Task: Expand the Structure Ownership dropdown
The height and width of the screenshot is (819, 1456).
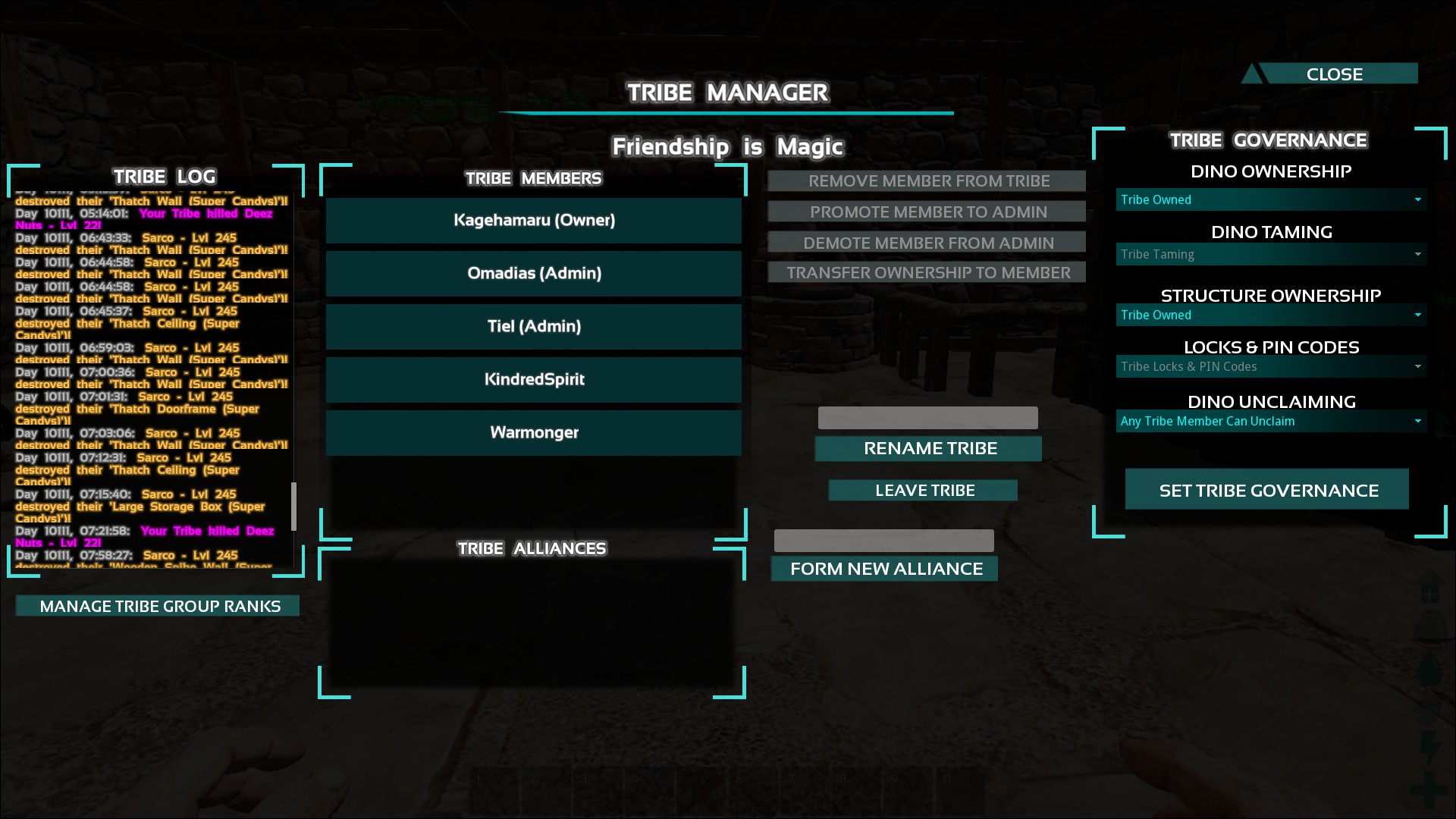Action: tap(1271, 315)
